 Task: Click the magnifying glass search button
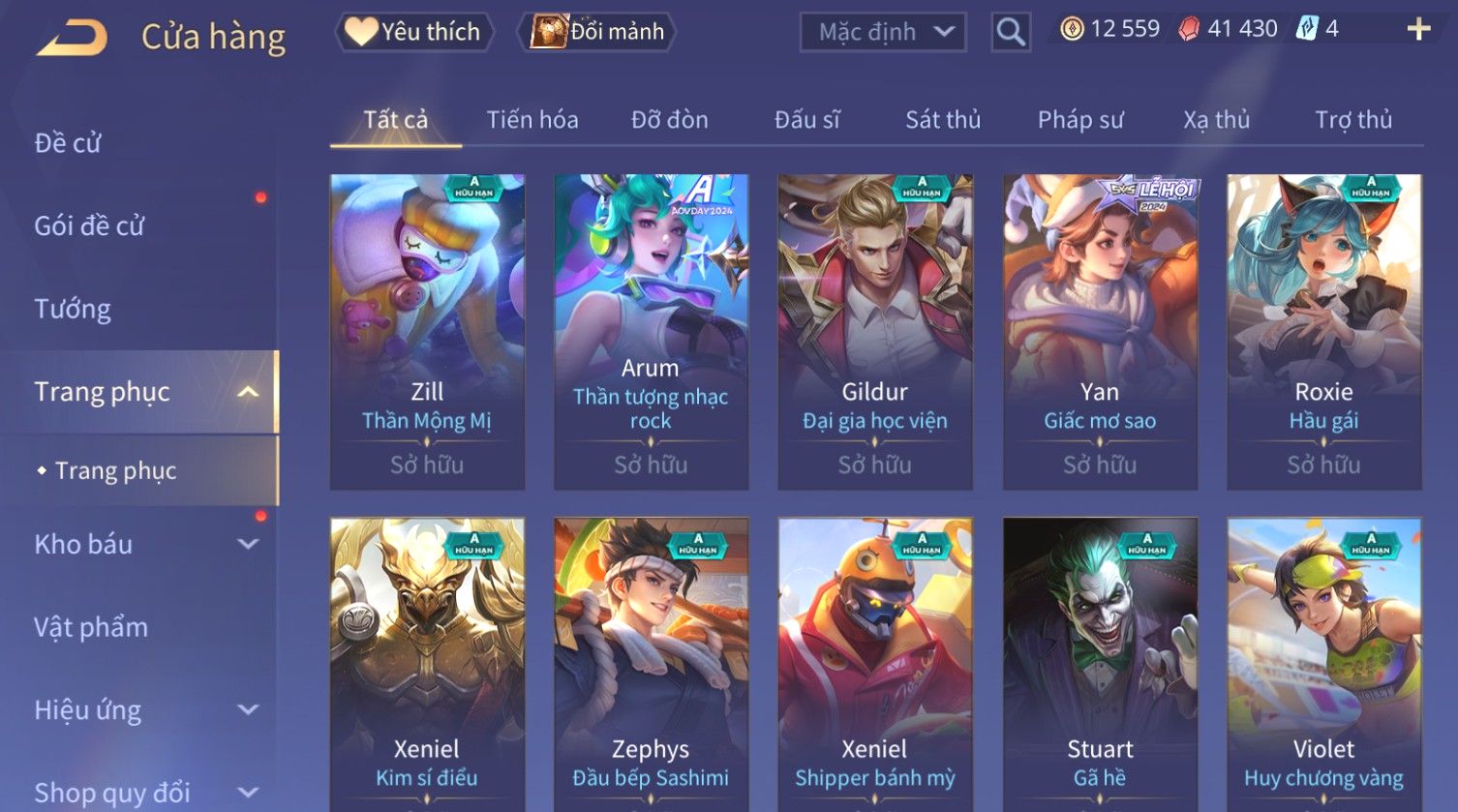coord(1011,32)
